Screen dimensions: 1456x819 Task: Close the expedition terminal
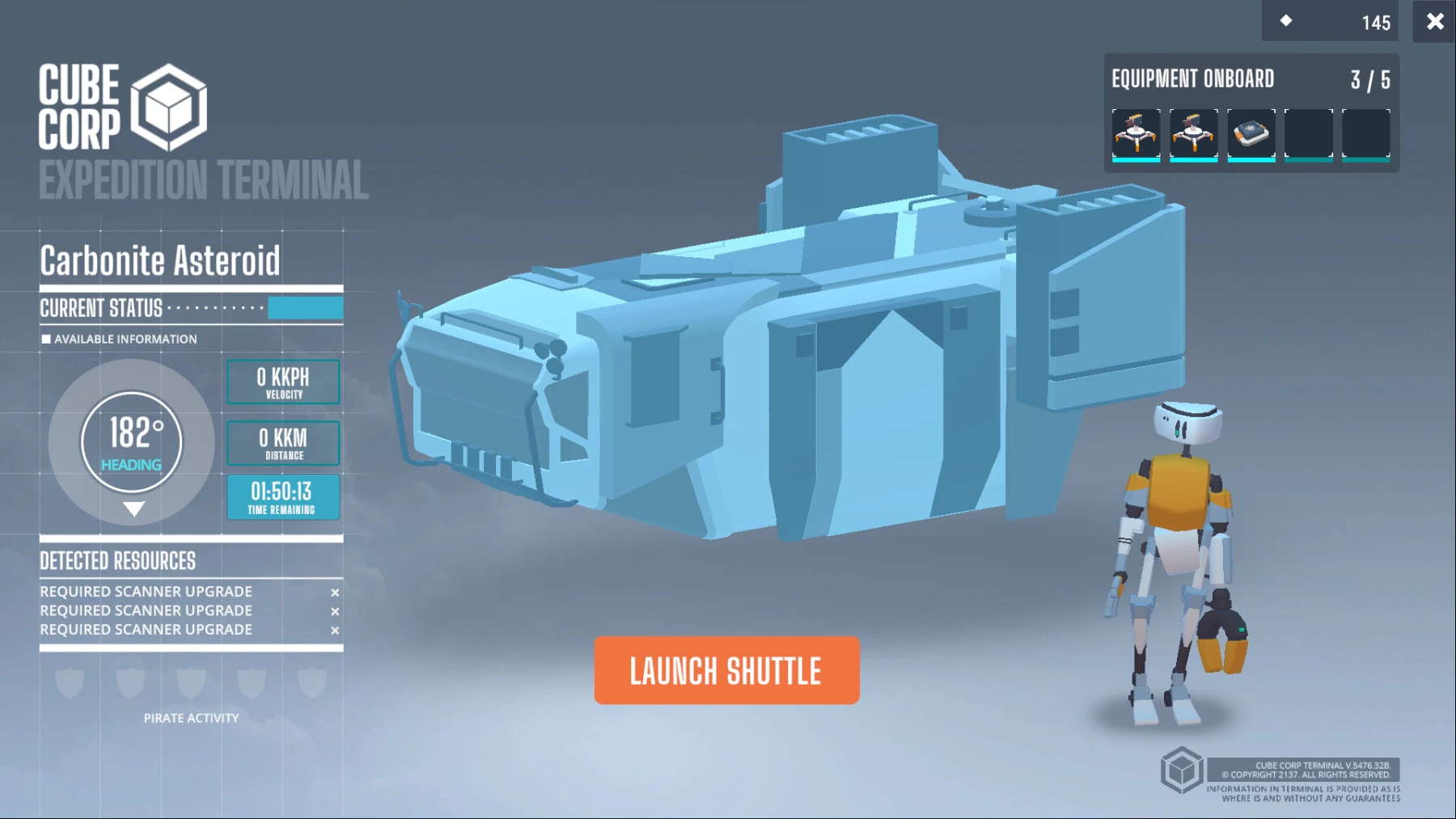click(x=1434, y=22)
